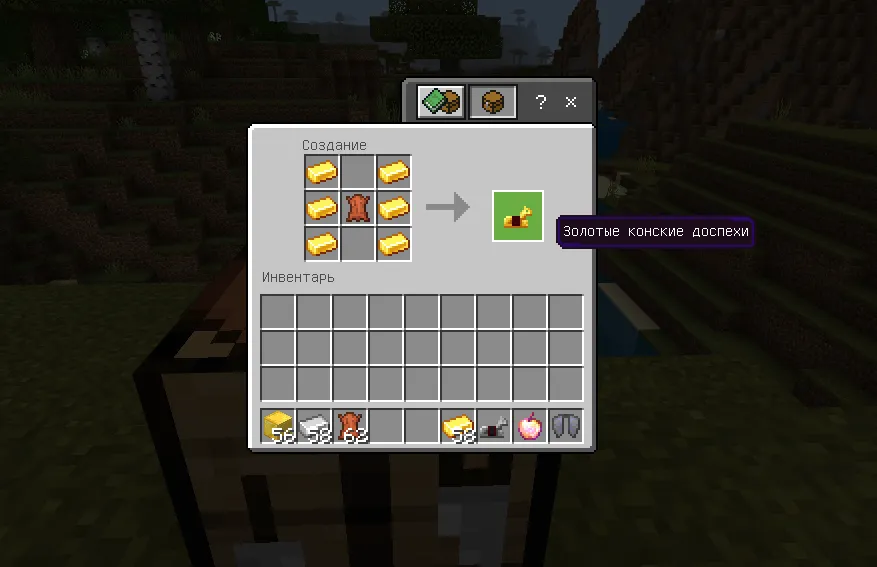Select the leather in the crafting grid
877x567 pixels.
click(358, 208)
